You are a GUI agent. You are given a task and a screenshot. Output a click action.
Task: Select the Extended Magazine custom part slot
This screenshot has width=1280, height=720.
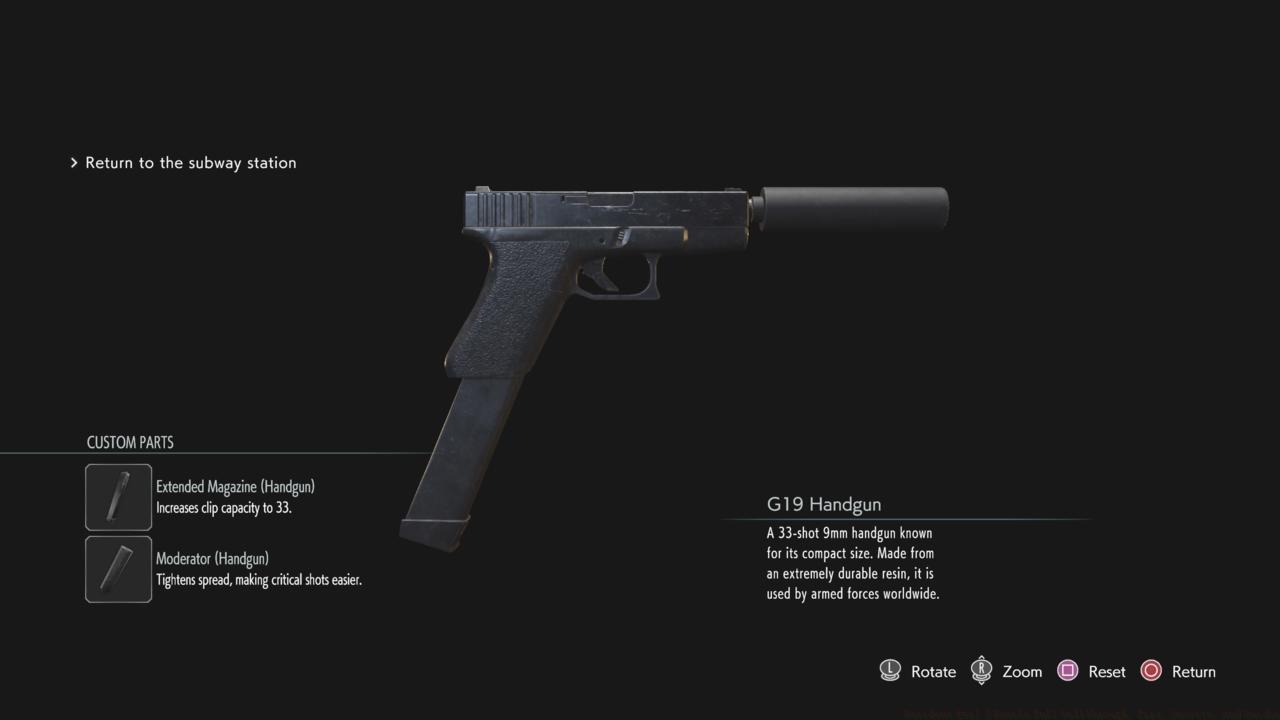[x=119, y=497]
